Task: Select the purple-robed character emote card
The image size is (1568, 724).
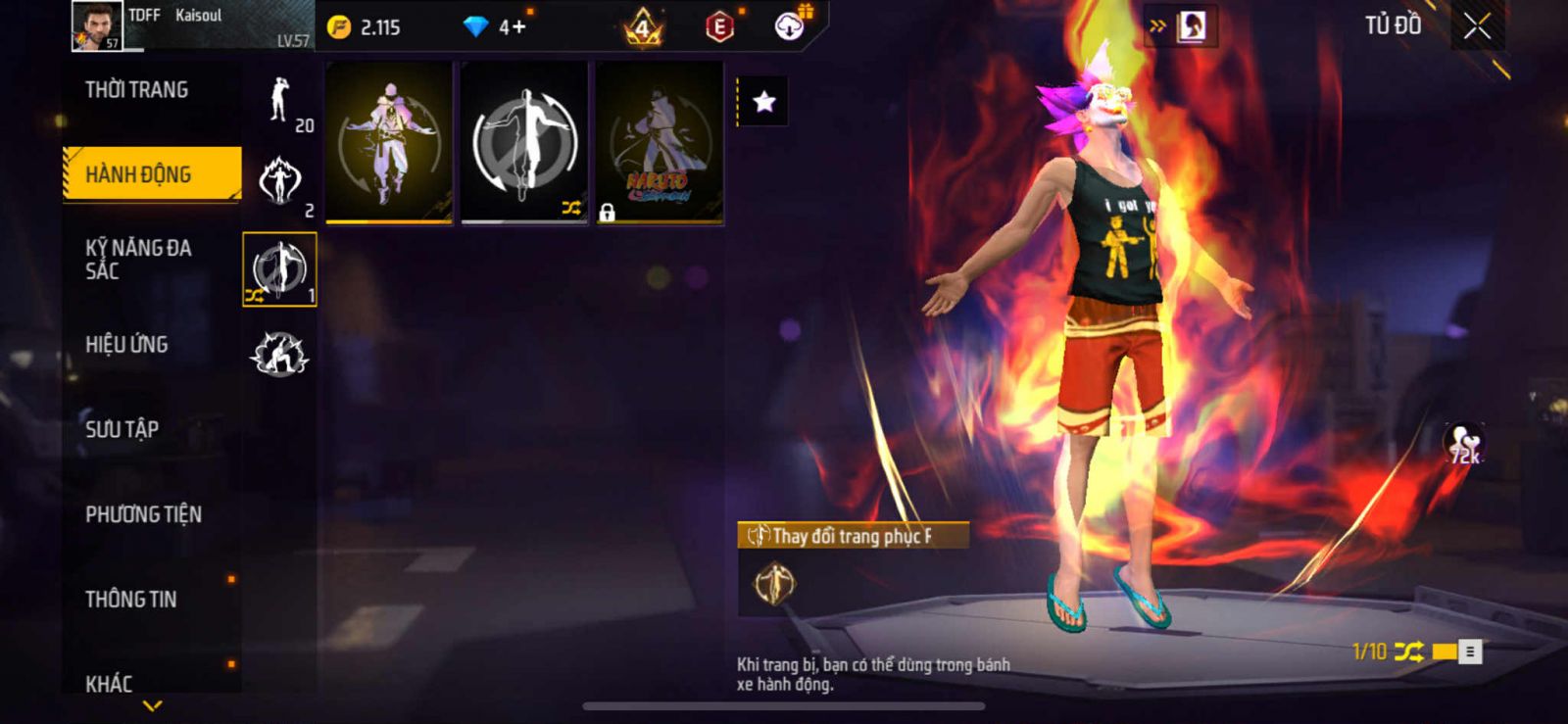Action: (x=389, y=142)
